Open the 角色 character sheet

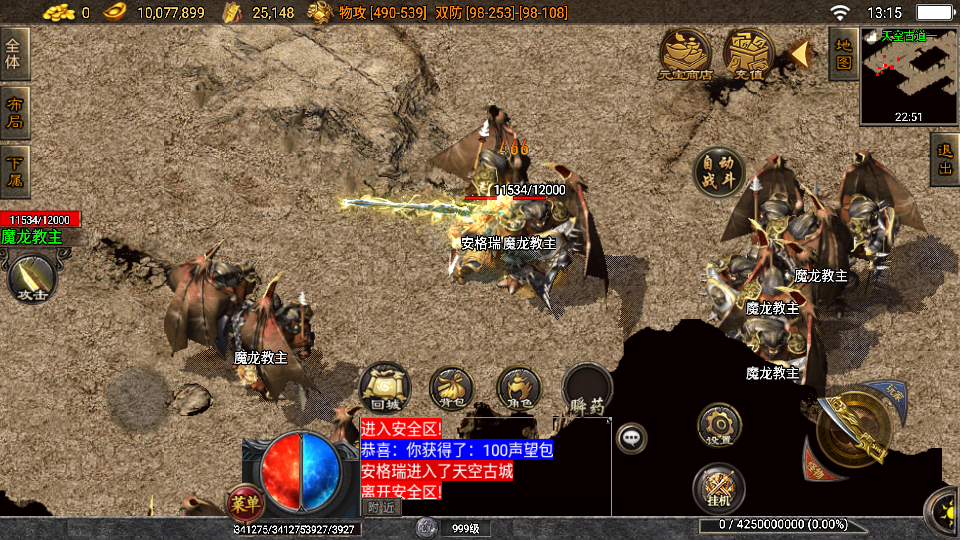coord(519,388)
